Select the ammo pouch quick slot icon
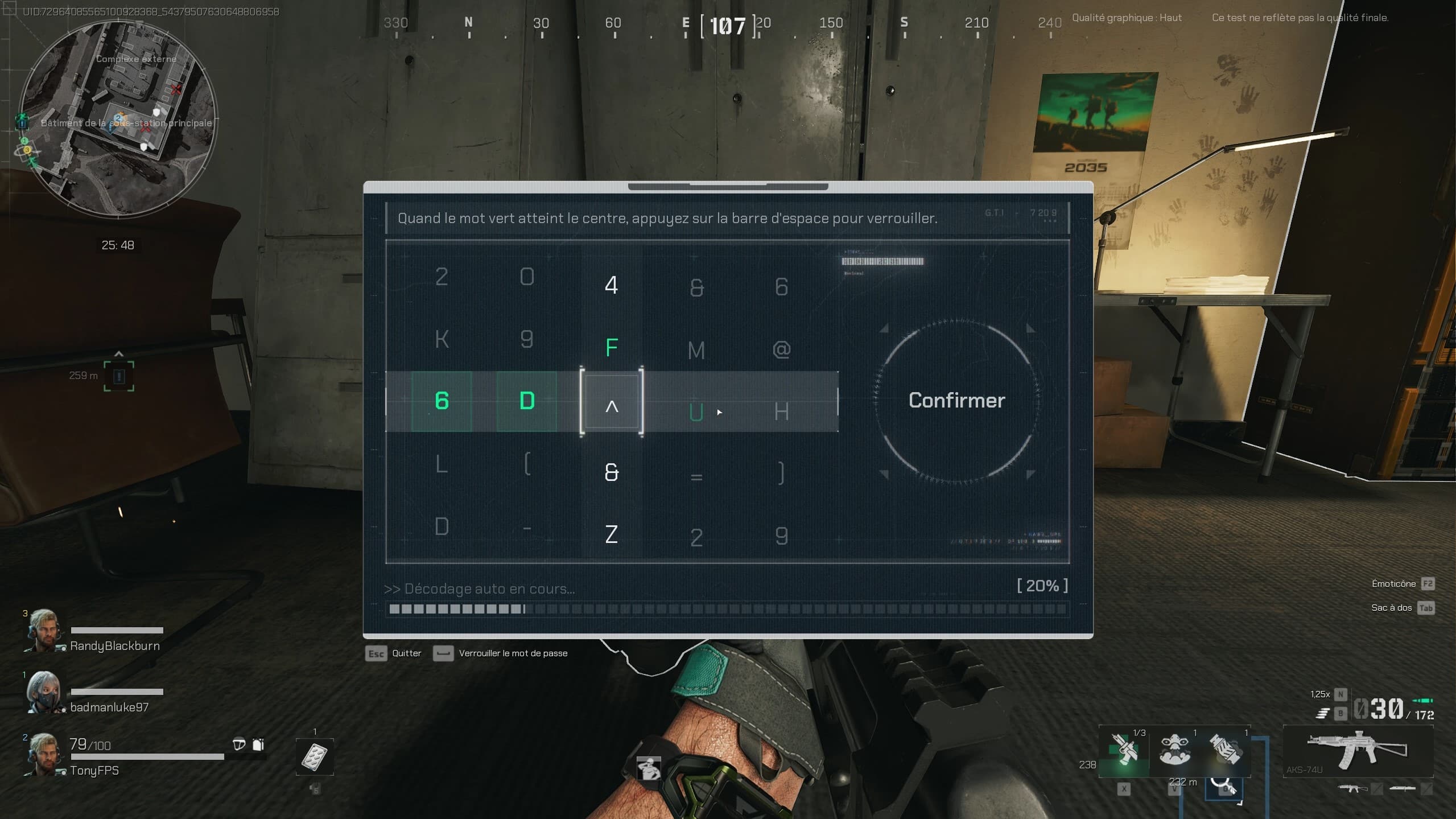The image size is (1456, 819). coord(1224,749)
